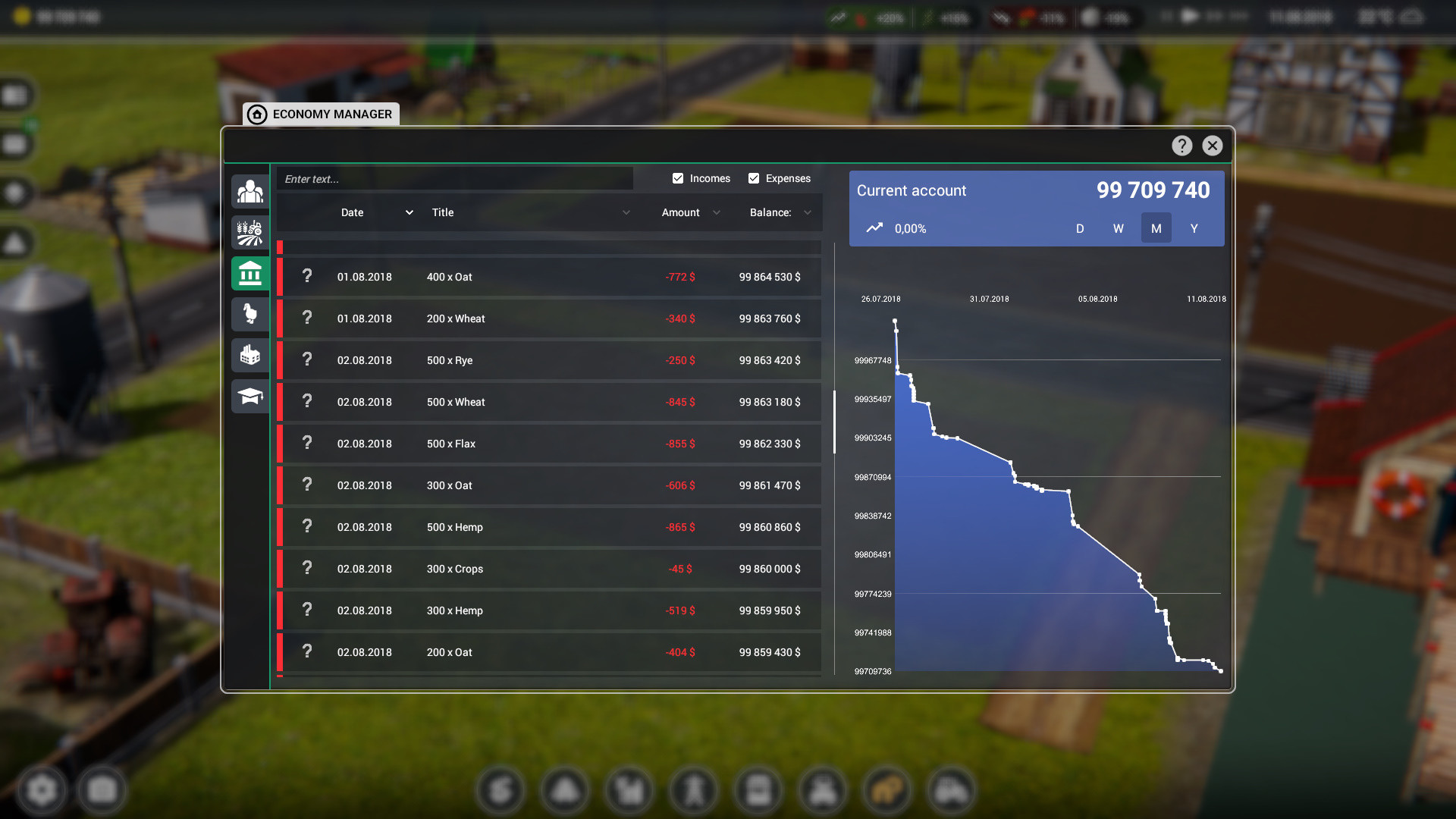
Task: Click the W weekly view button
Action: [1118, 228]
